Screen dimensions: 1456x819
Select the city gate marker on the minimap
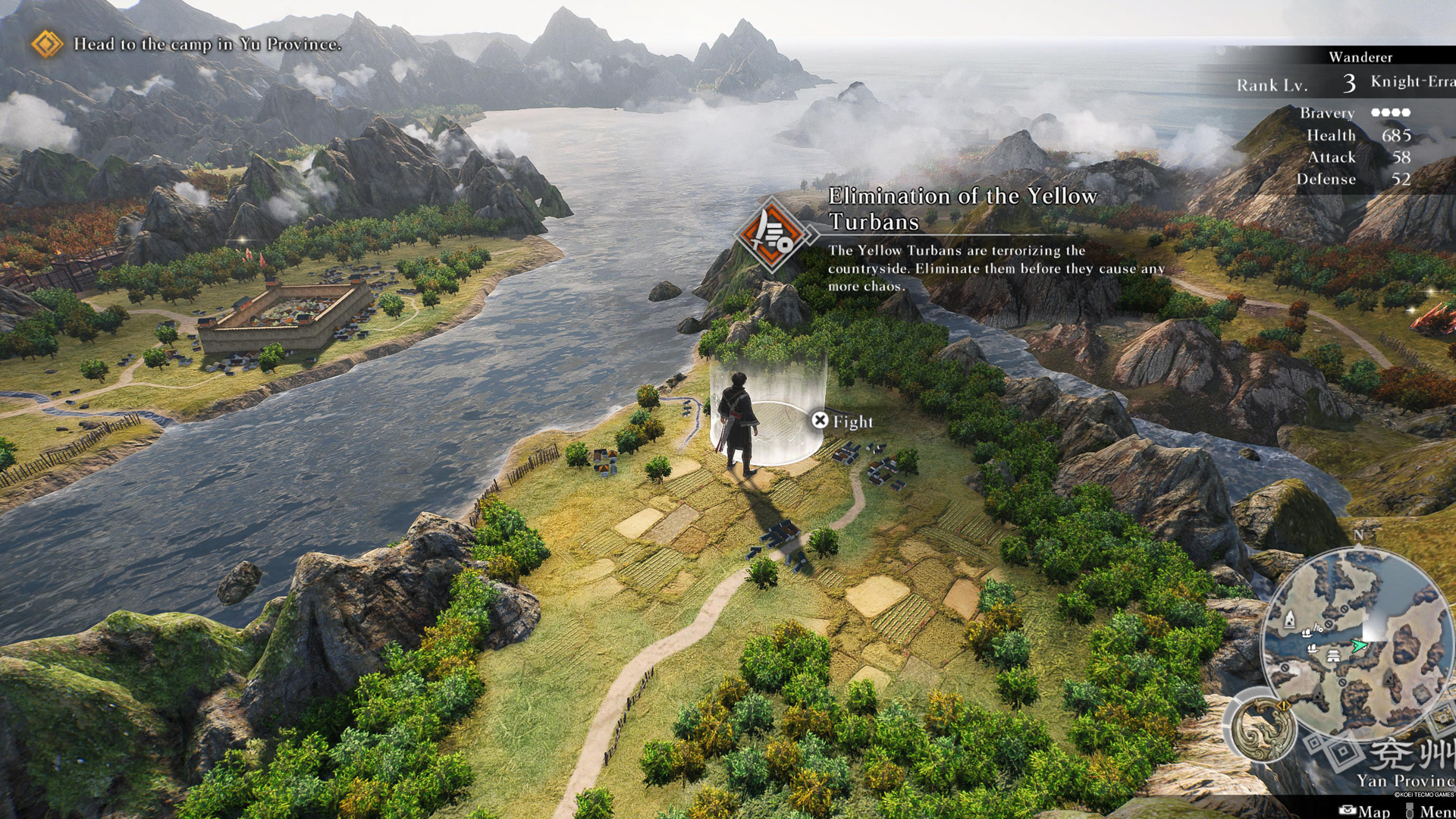[1332, 656]
